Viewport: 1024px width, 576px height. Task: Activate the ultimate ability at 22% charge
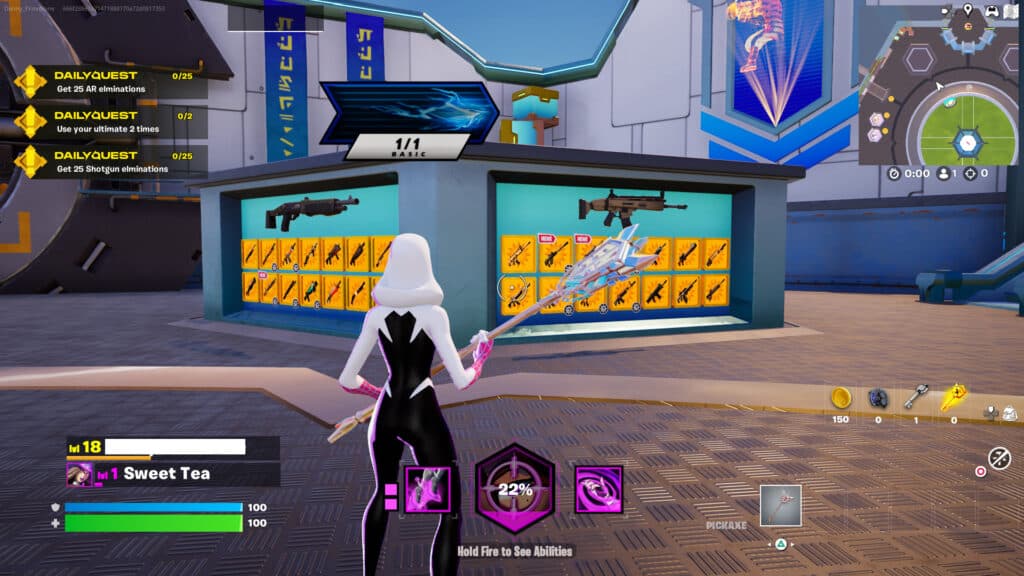point(514,489)
